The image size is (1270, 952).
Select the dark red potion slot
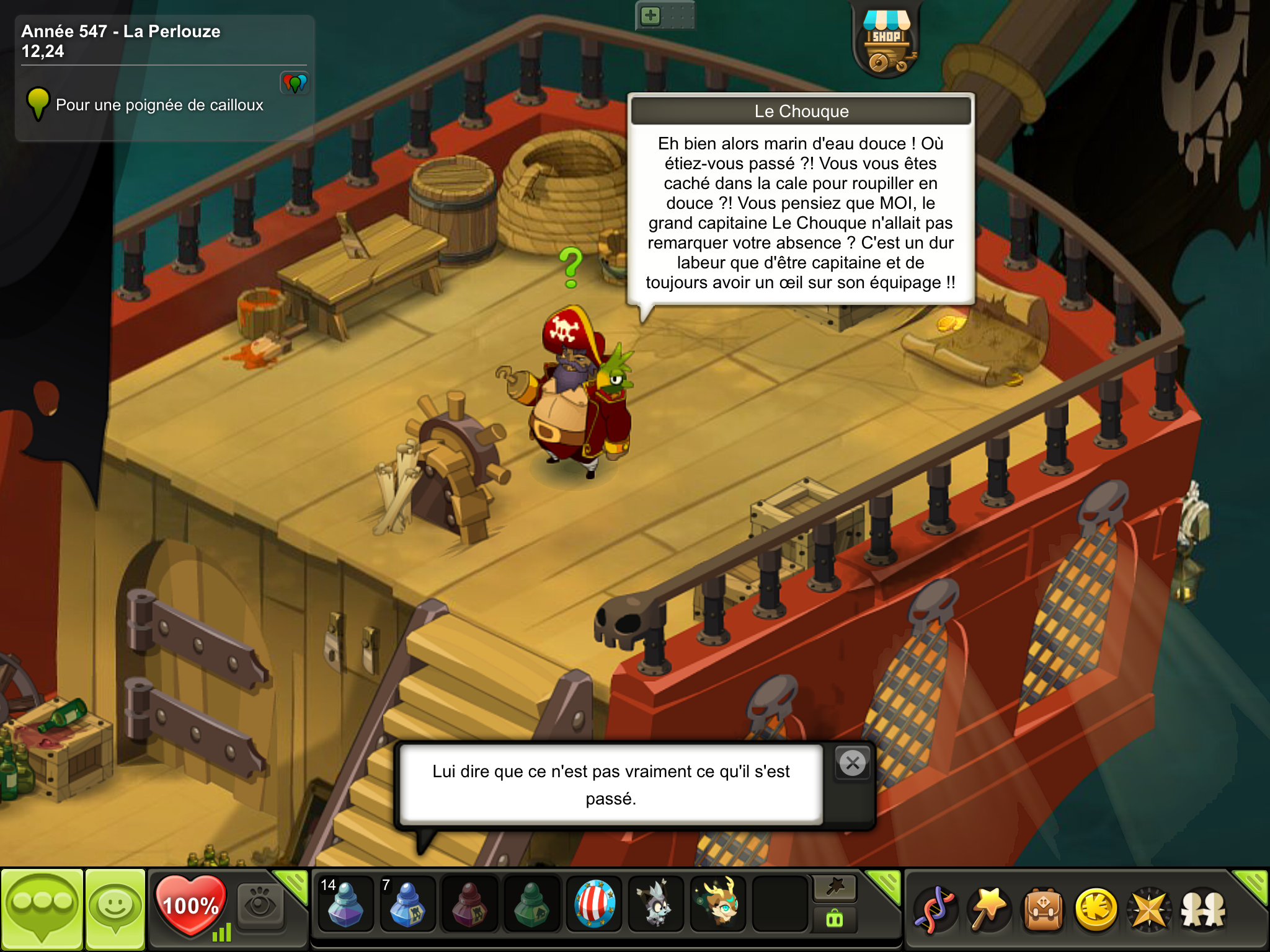point(469,904)
